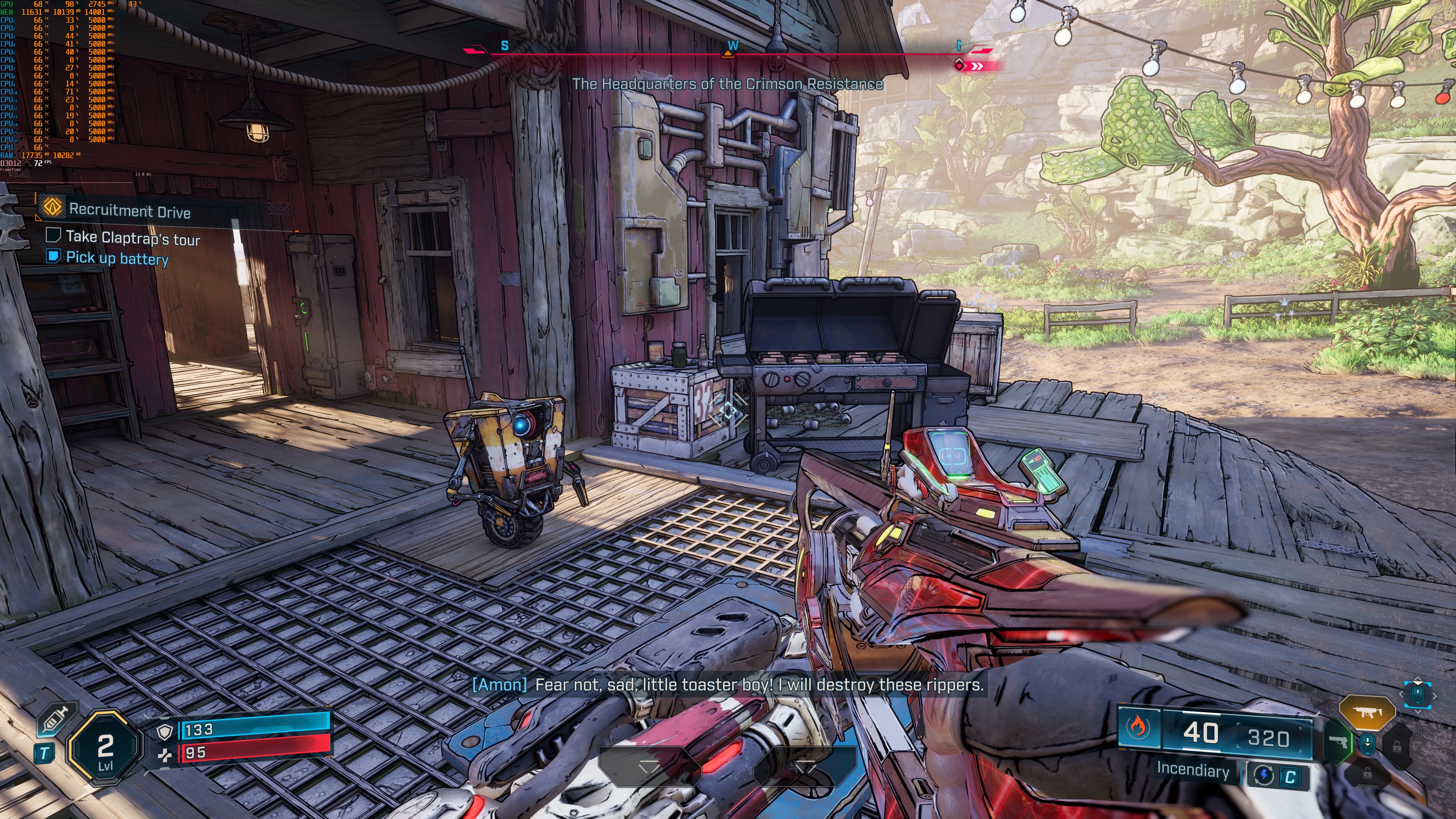This screenshot has height=819, width=1456.
Task: Select the orange SMG weapon slot
Action: click(1367, 712)
